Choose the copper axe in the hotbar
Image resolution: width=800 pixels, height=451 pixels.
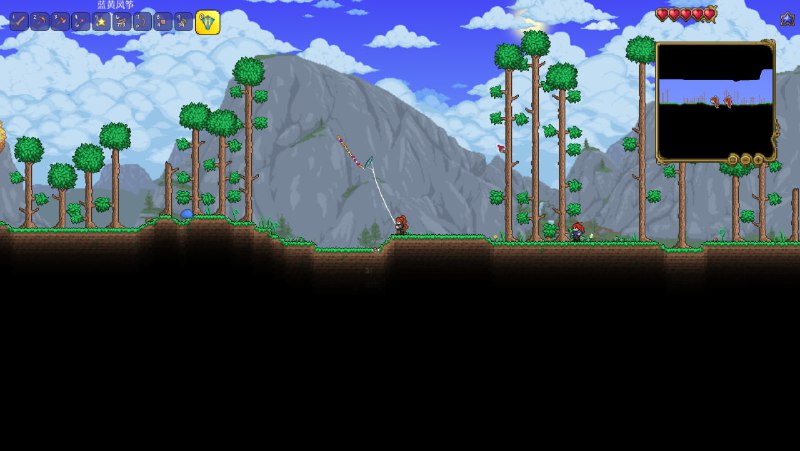tap(60, 21)
